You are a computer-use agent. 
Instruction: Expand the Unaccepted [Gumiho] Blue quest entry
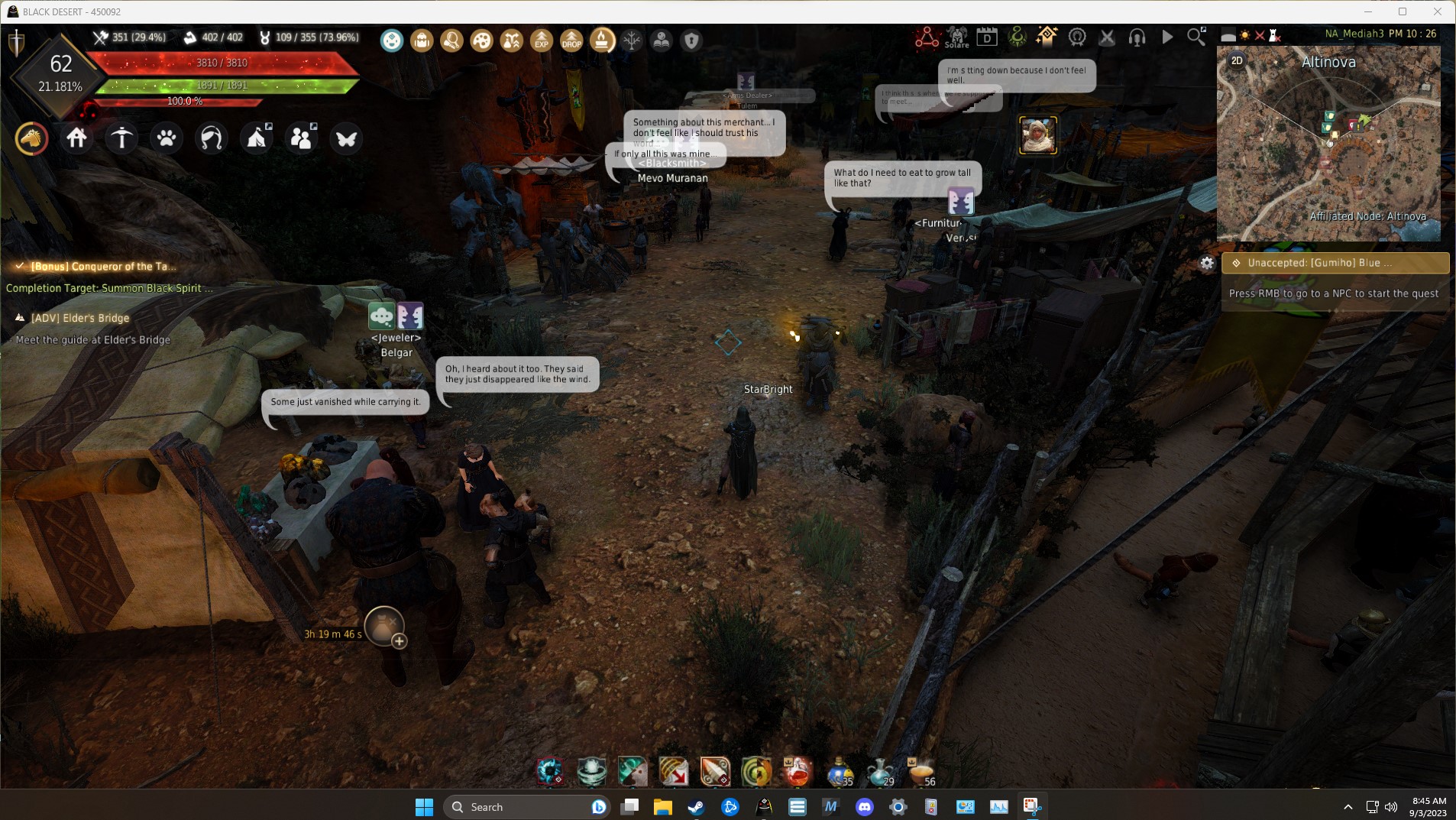1335,262
